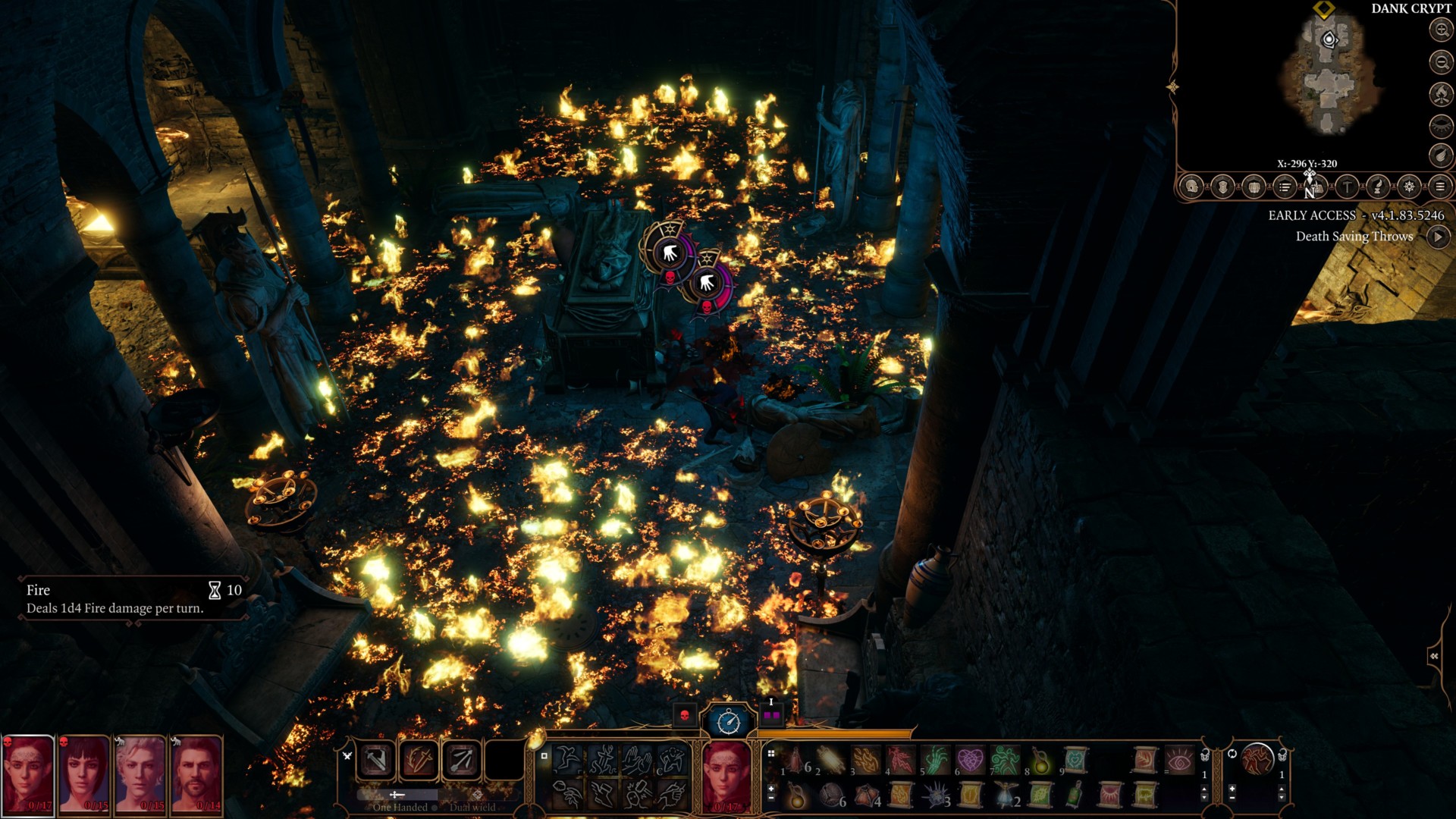Open the journal list icon
1456x819 pixels.
click(x=1285, y=187)
